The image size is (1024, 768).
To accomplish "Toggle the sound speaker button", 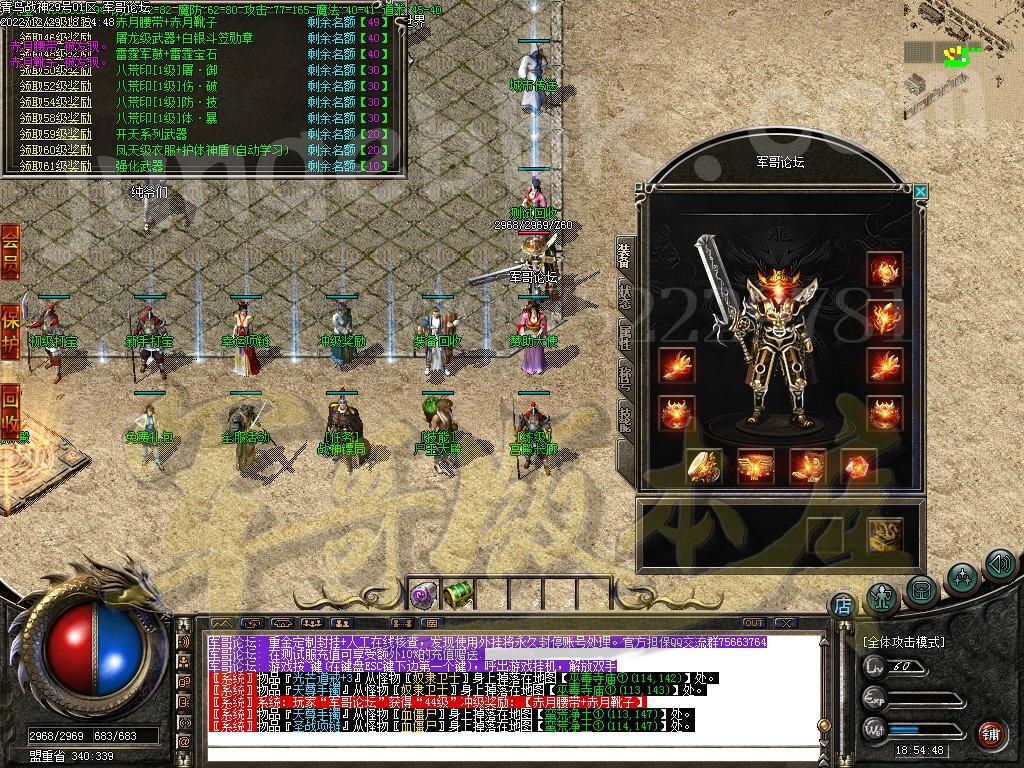I will coord(1000,565).
